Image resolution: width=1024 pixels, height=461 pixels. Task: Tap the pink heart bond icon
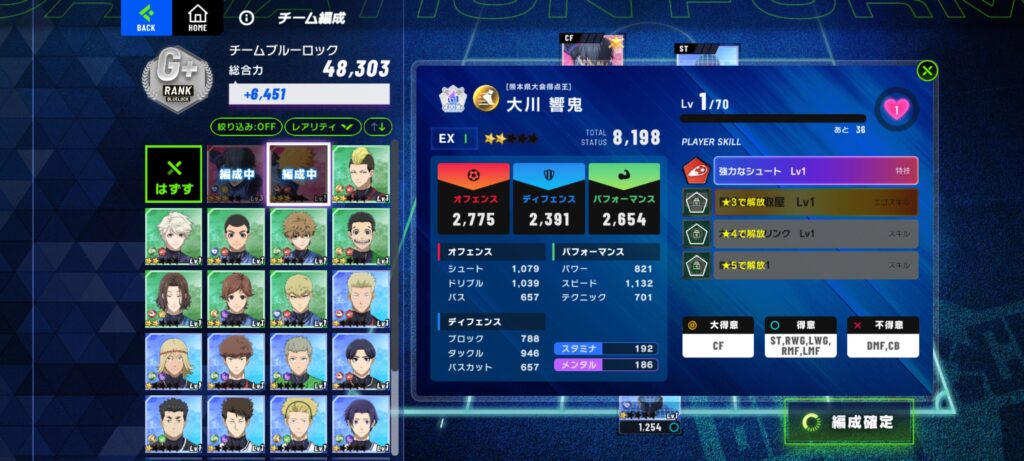[895, 109]
